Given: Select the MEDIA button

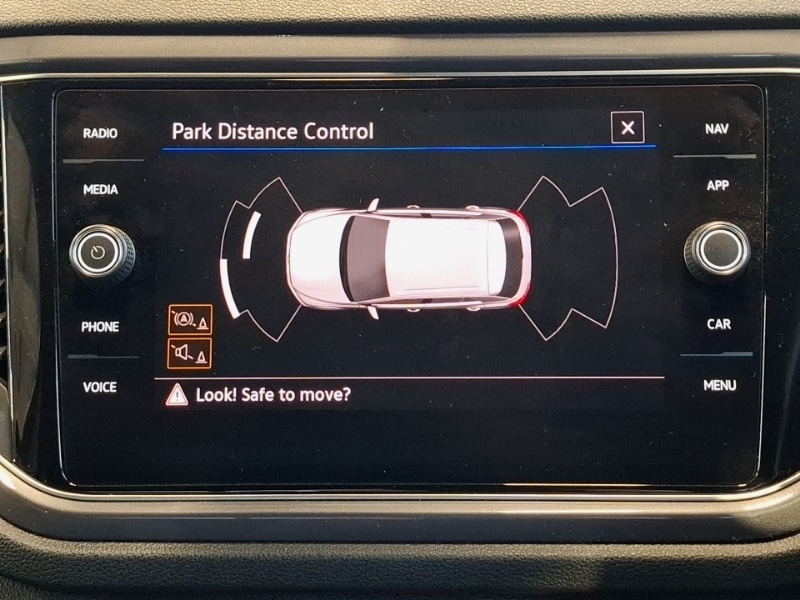Looking at the screenshot, I should click(x=100, y=189).
